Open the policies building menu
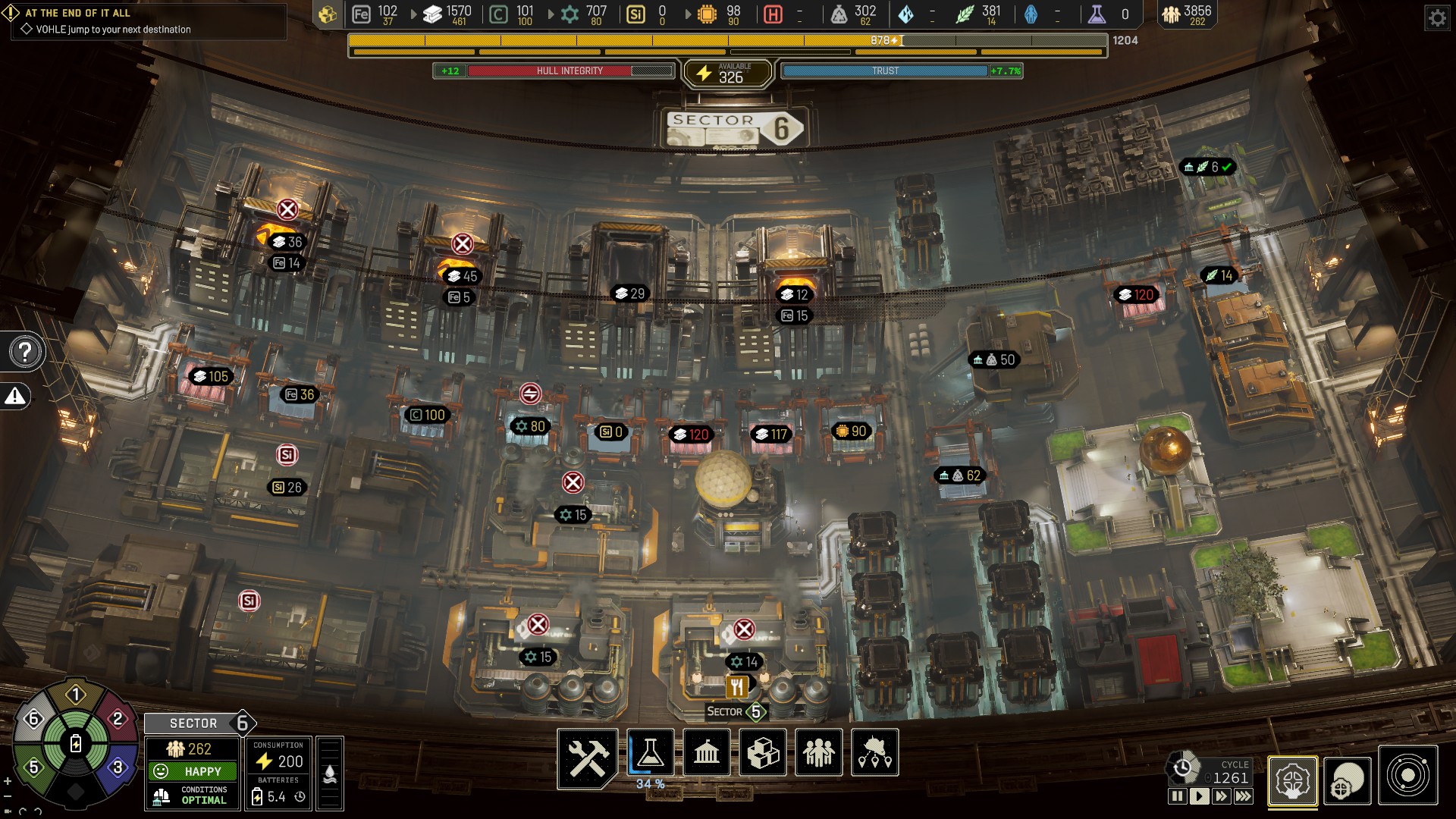Image resolution: width=1456 pixels, height=819 pixels. (x=707, y=753)
